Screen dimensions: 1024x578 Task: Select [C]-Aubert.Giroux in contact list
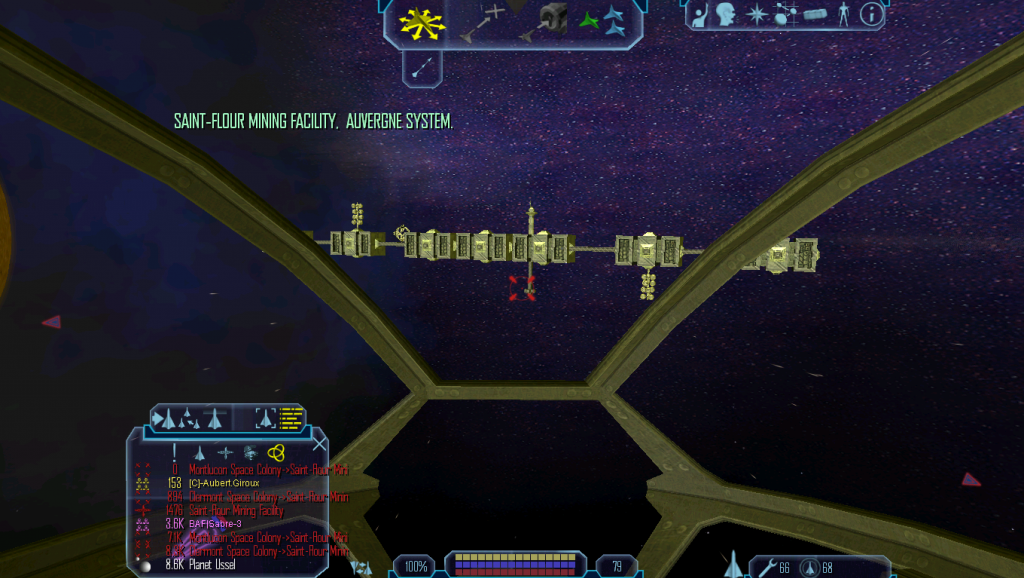tap(216, 483)
